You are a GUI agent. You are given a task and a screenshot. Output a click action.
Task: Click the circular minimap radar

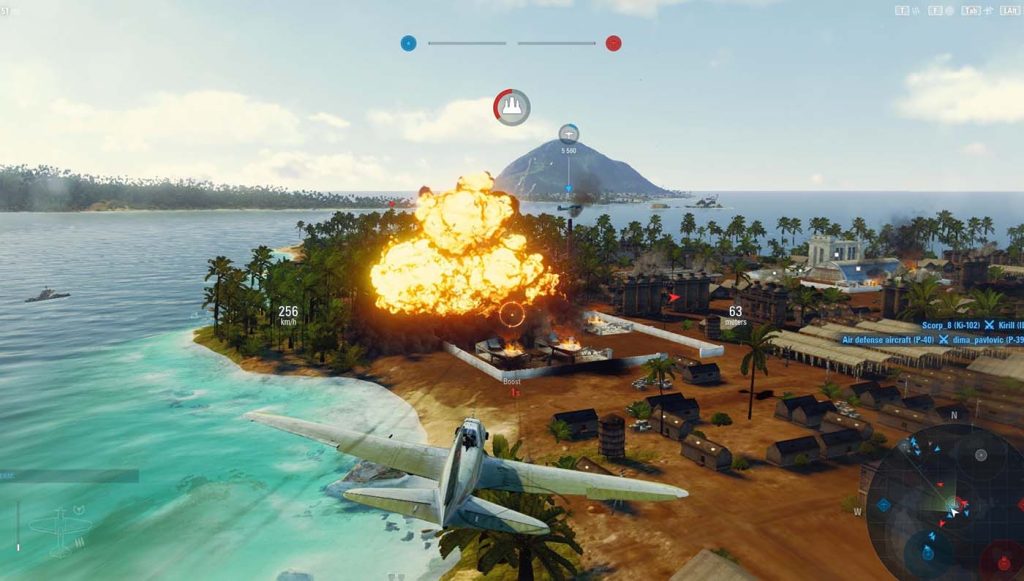click(943, 502)
